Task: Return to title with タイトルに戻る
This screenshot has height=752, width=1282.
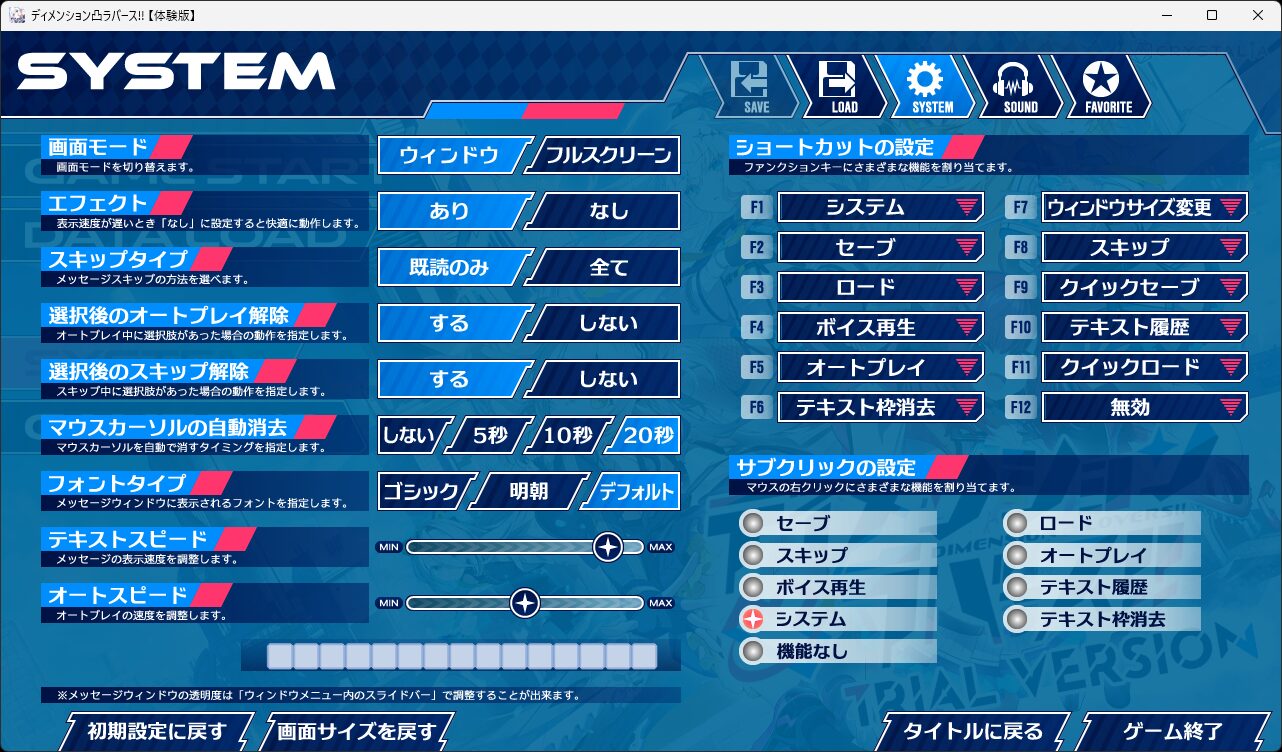Action: [973, 731]
